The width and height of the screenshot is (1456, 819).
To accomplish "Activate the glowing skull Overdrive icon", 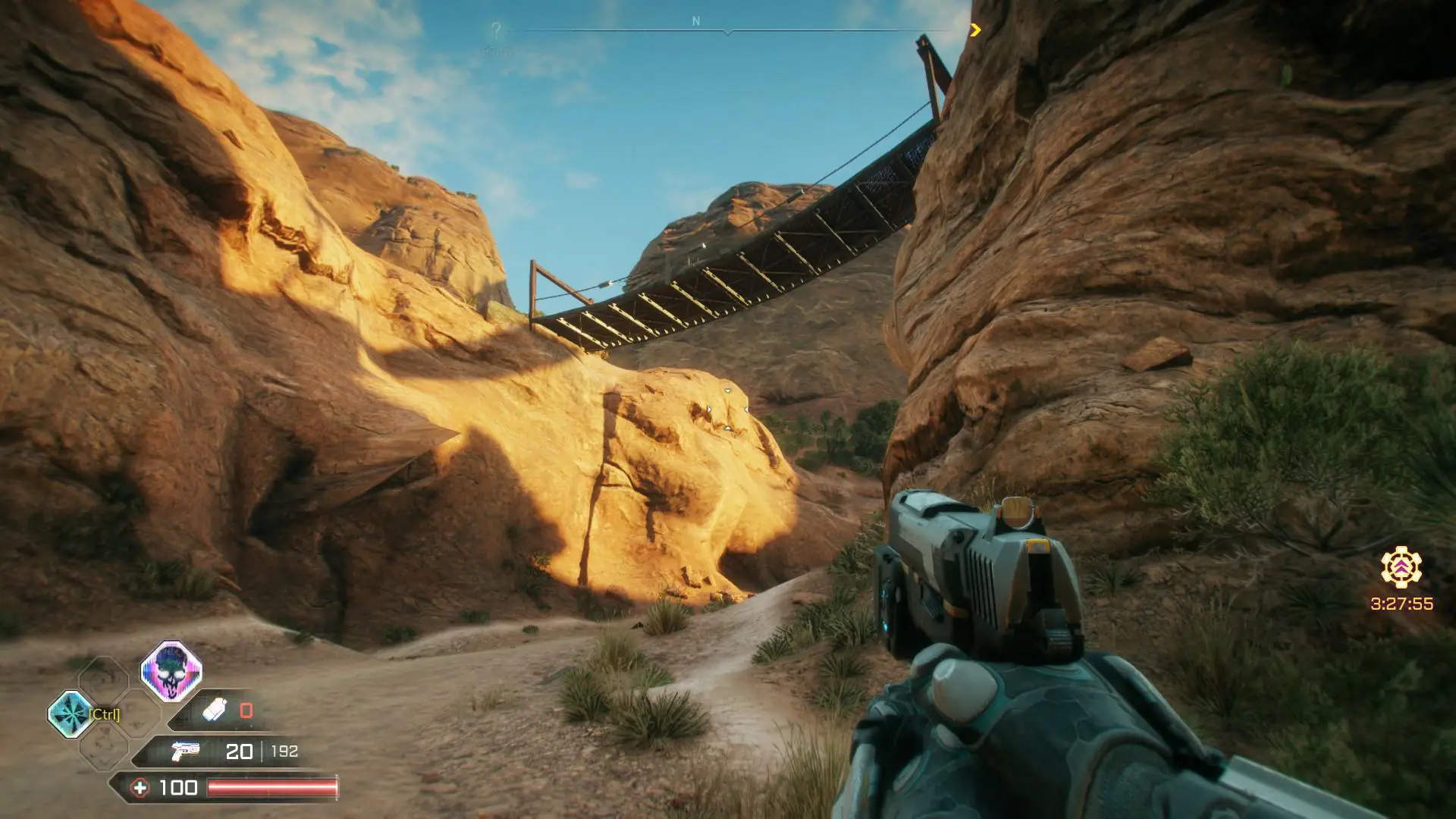I will [x=171, y=671].
